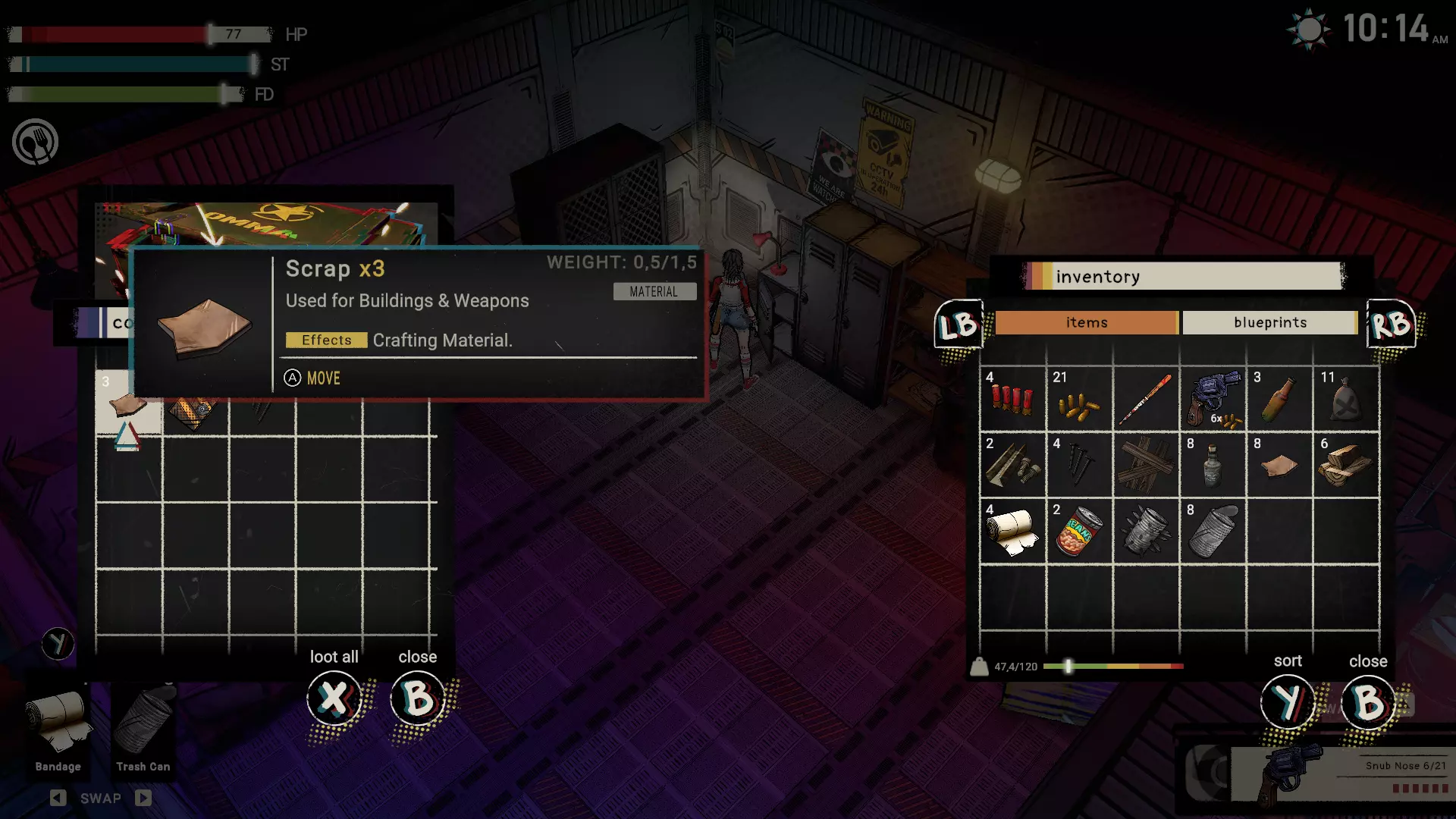1456x819 pixels.
Task: Select the items tab in inventory
Action: 1086,322
